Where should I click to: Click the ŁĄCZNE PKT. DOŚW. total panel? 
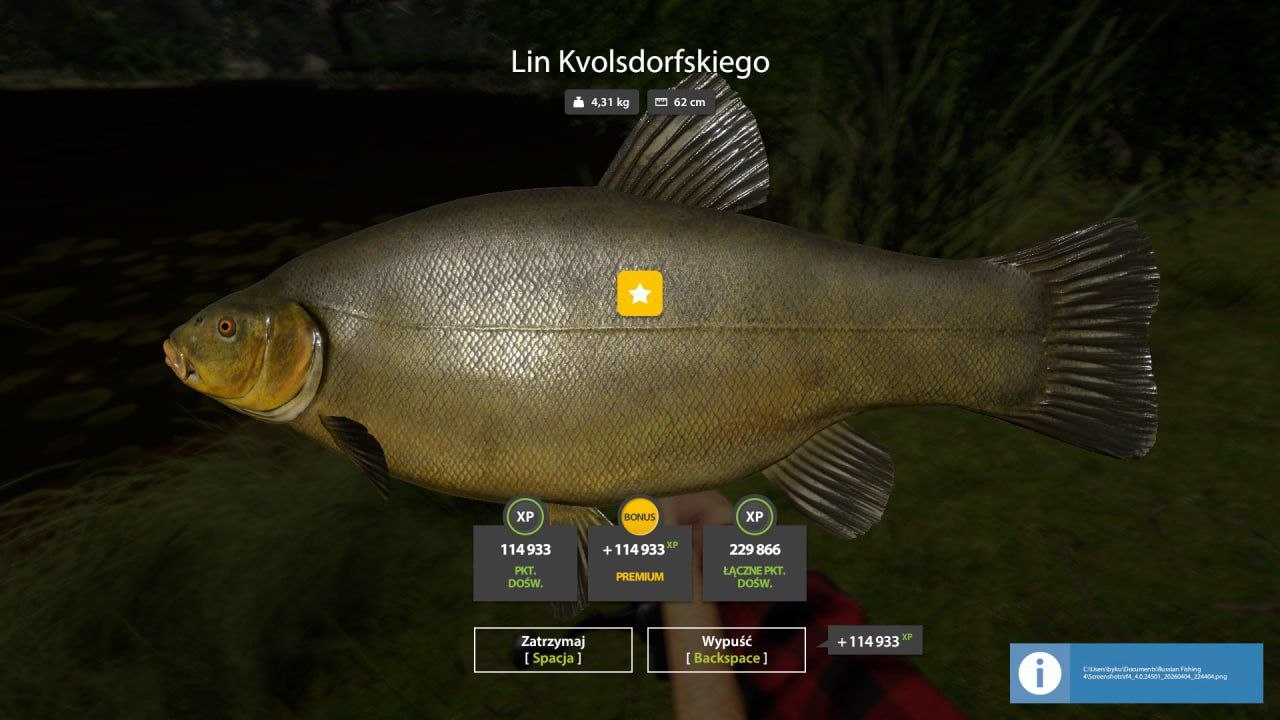pos(754,562)
